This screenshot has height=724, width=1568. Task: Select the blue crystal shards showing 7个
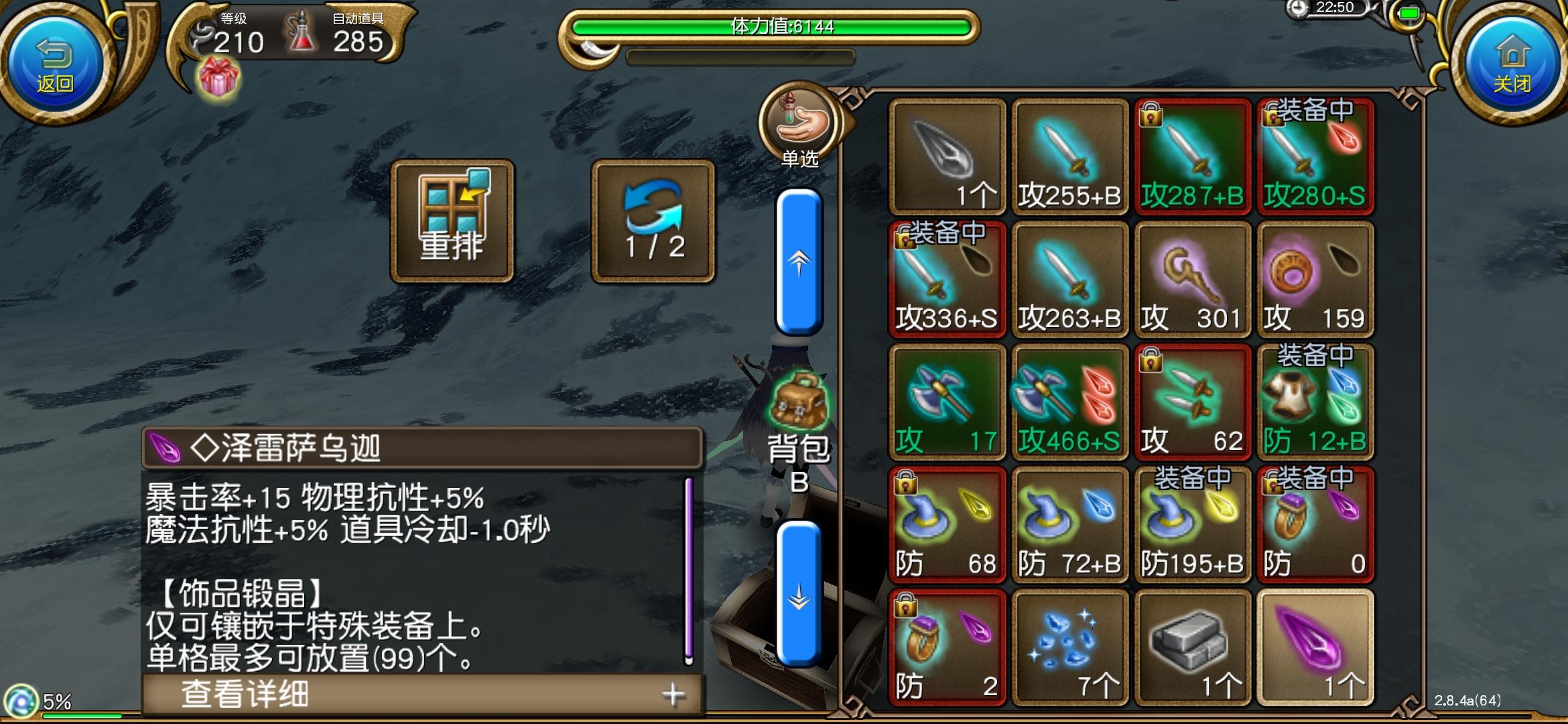(1069, 644)
